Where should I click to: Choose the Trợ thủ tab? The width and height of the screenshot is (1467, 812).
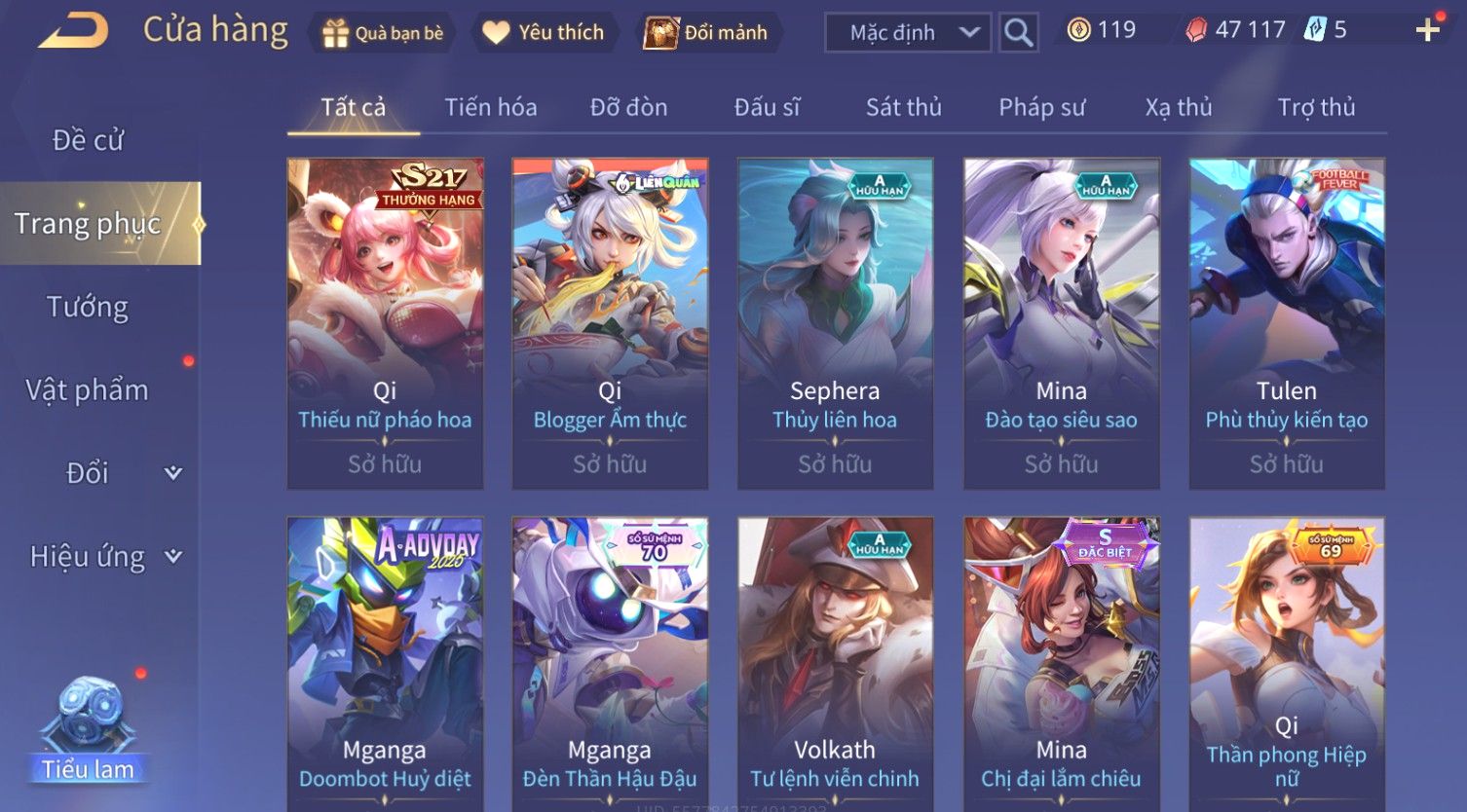[x=1316, y=107]
